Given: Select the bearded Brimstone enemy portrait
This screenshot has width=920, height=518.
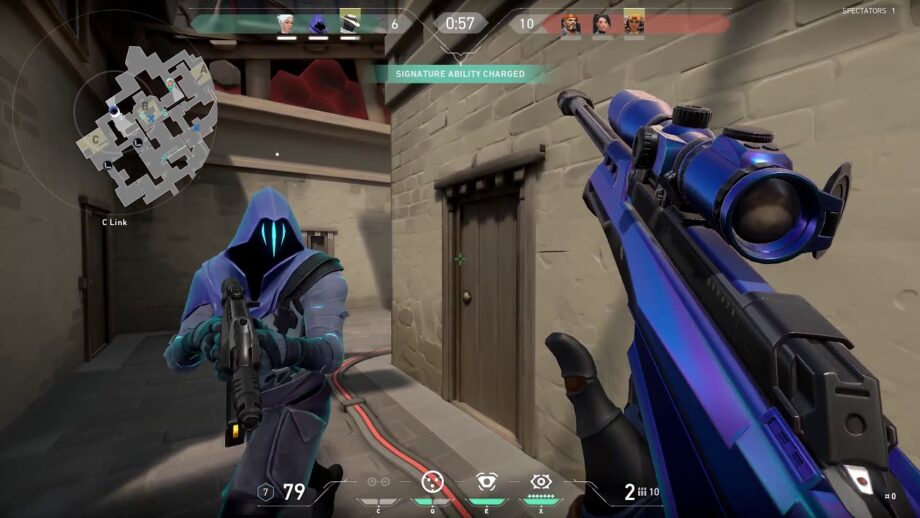Looking at the screenshot, I should pyautogui.click(x=571, y=23).
